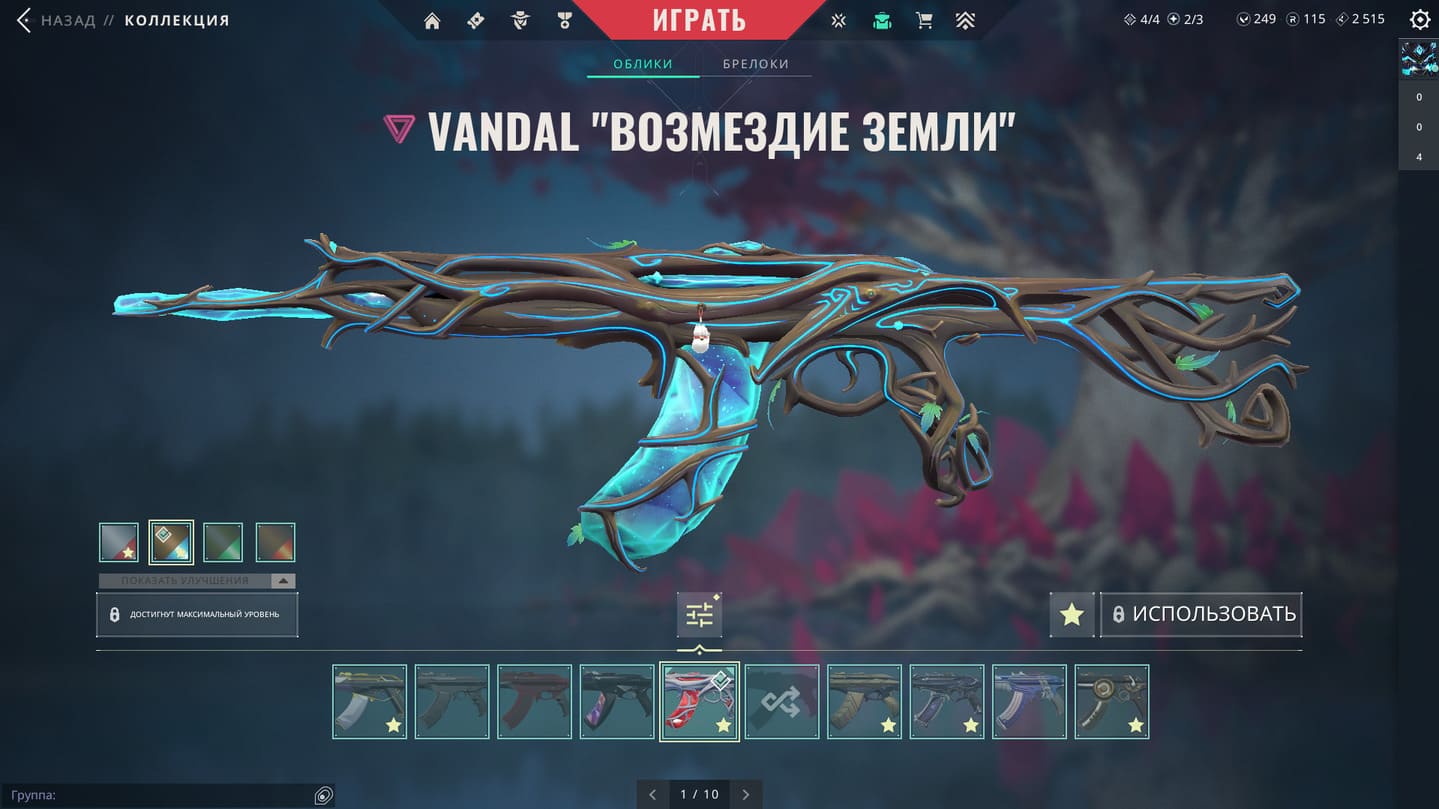Open the skin filter sliders button
The image size is (1439, 809).
point(699,615)
